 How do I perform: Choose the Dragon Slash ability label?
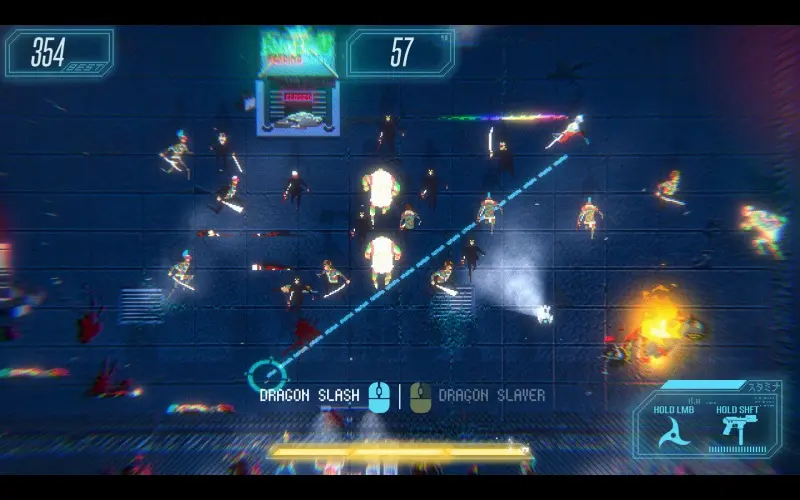[x=309, y=395]
